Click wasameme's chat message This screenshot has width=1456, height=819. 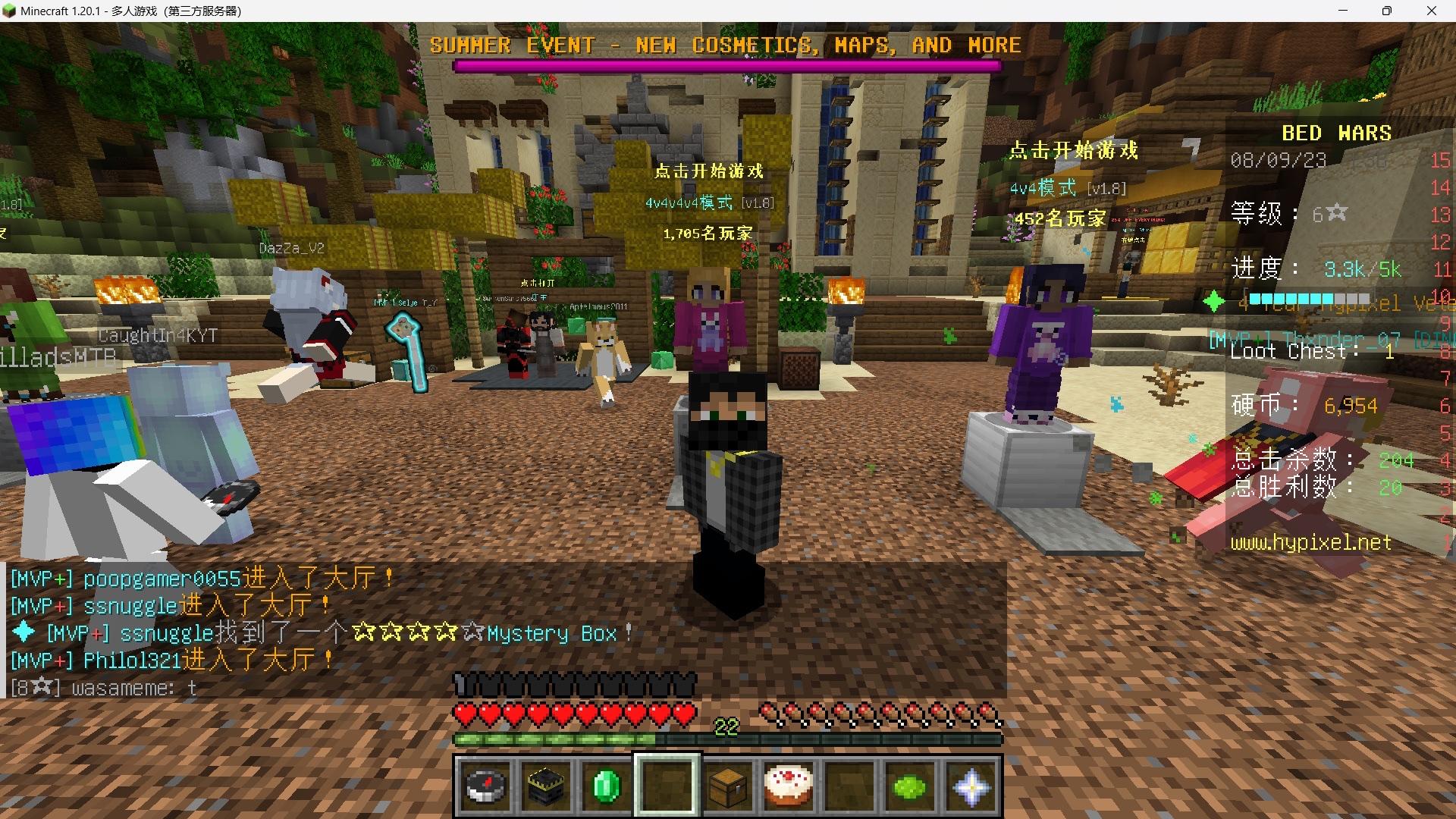click(104, 688)
